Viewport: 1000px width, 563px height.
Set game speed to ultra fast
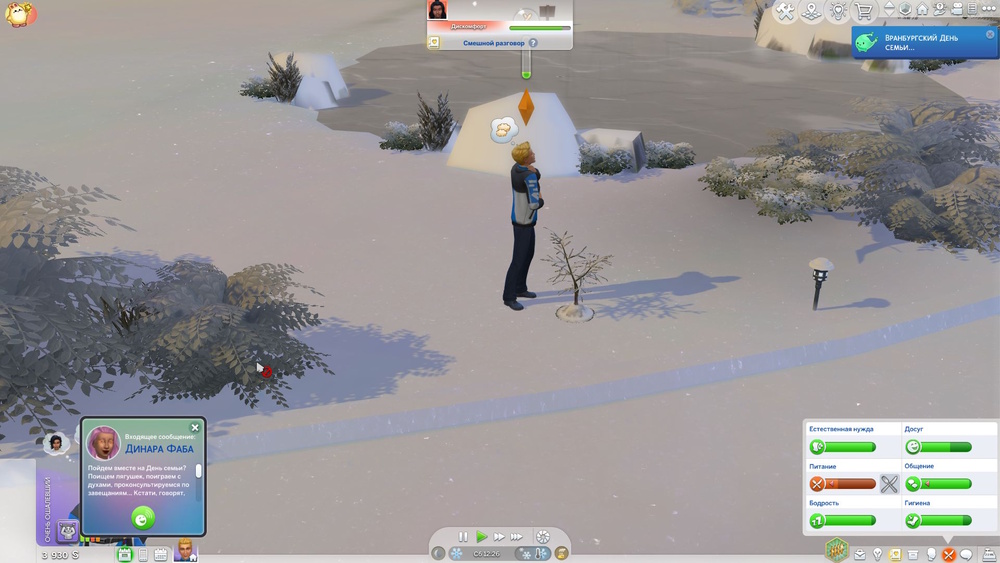pyautogui.click(x=517, y=537)
